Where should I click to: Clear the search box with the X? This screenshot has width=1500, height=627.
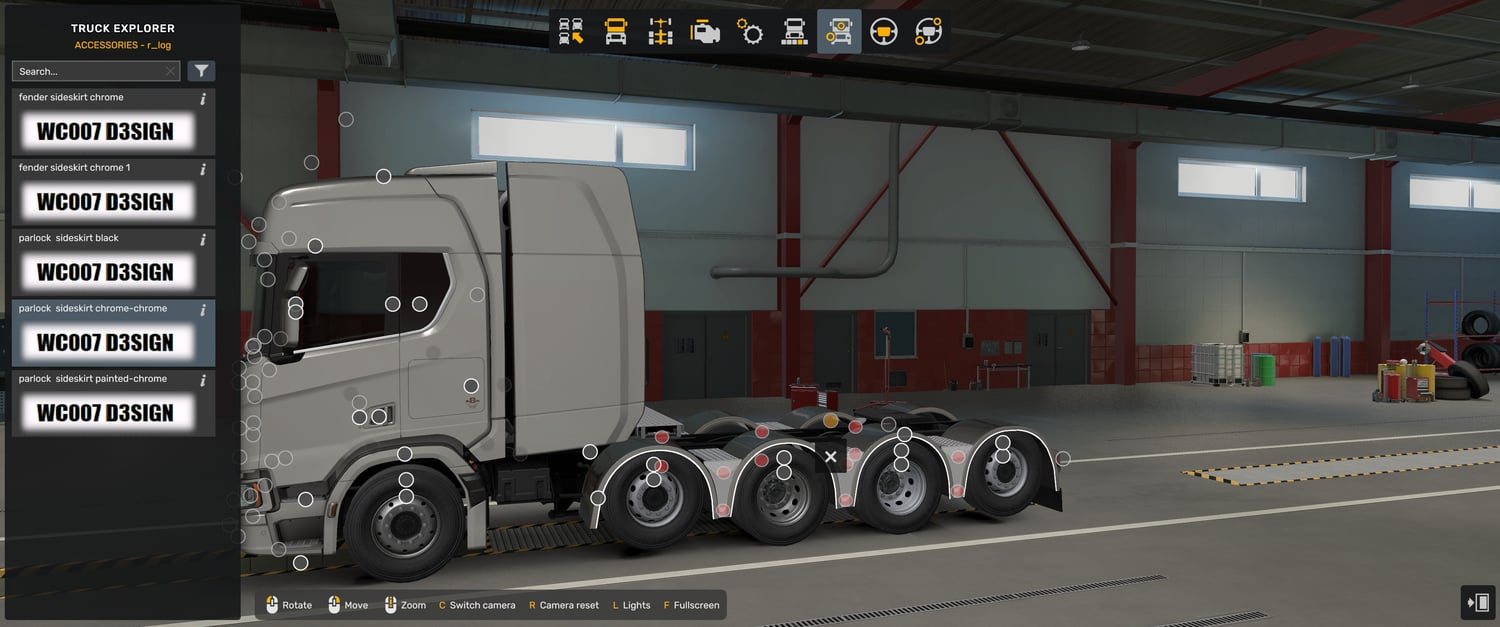171,71
